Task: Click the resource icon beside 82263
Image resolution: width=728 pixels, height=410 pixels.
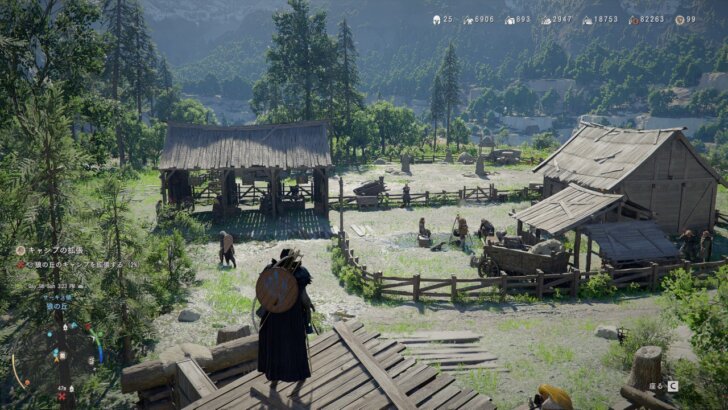Action: click(x=633, y=19)
